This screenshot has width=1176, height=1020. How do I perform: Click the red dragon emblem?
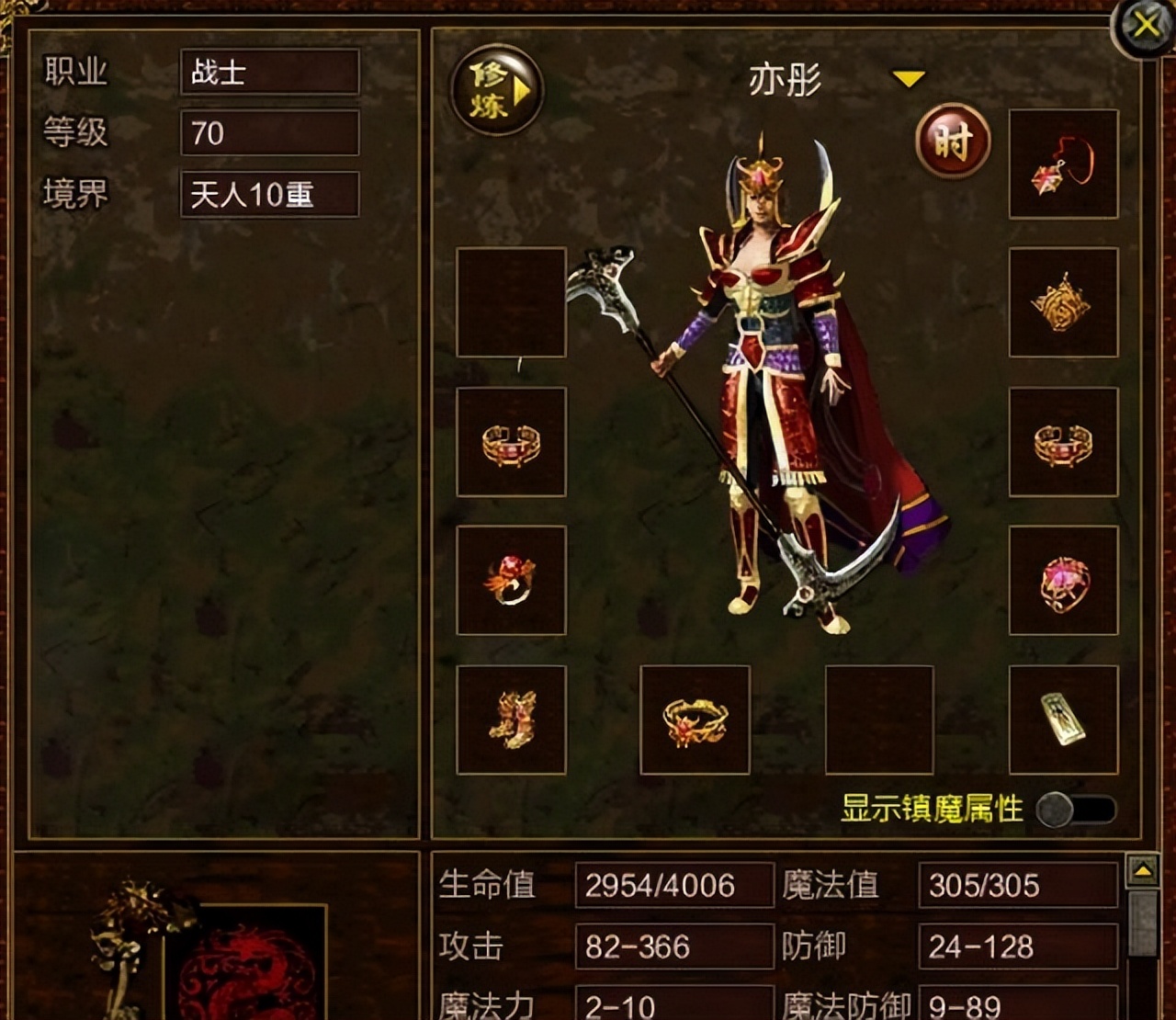pos(246,965)
